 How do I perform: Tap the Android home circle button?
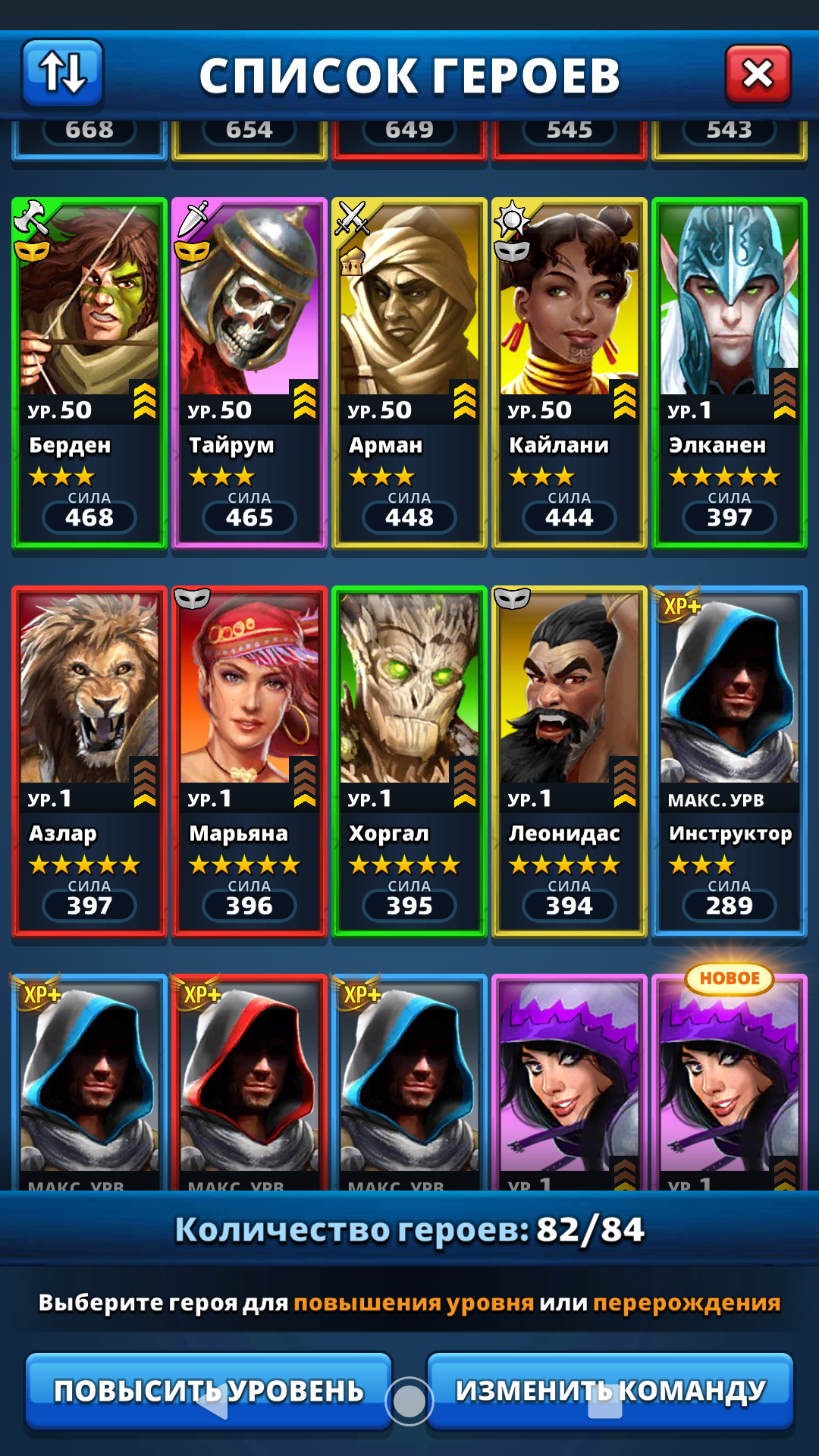point(409,1401)
